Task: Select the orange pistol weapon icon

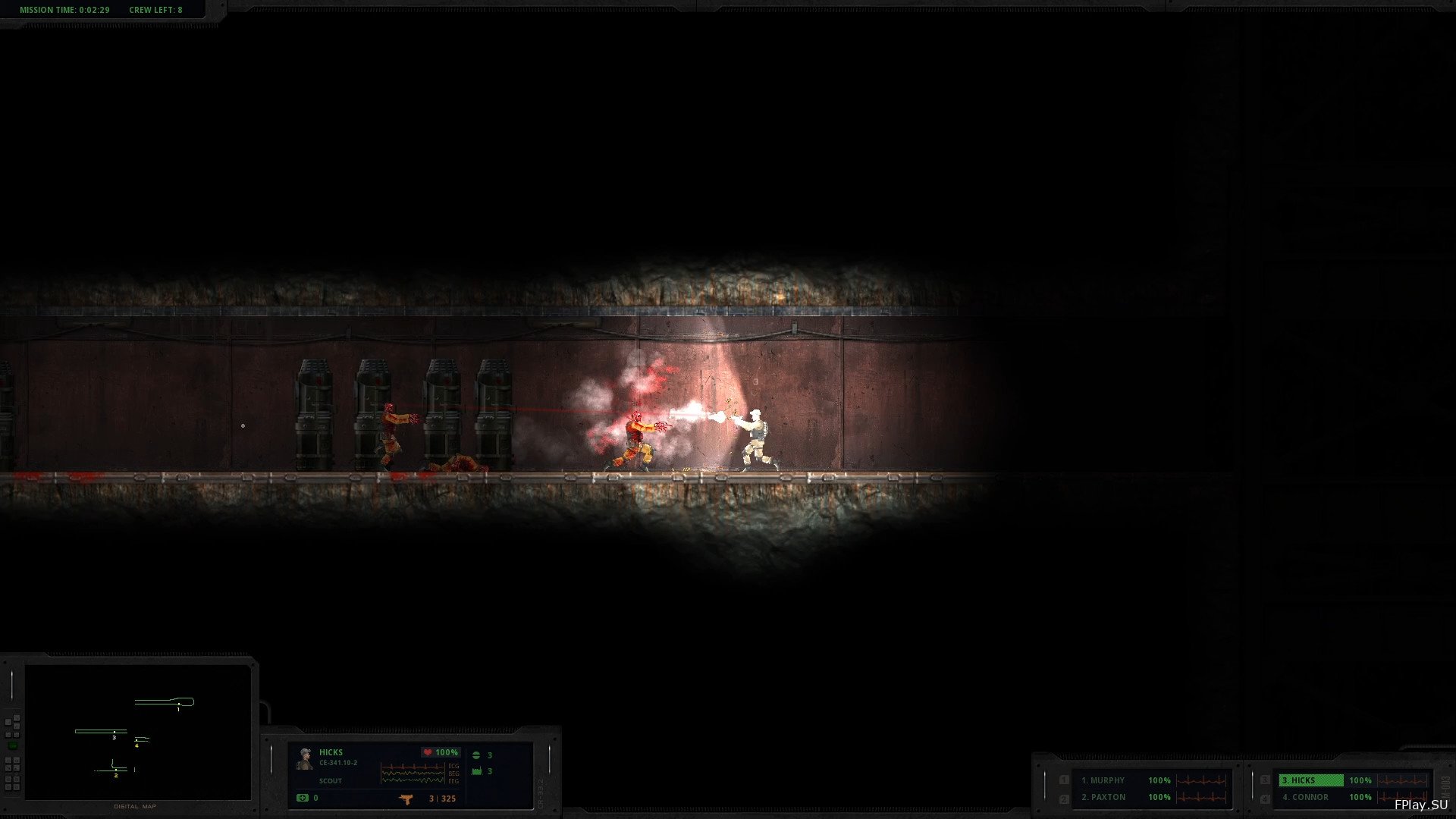Action: (x=406, y=799)
